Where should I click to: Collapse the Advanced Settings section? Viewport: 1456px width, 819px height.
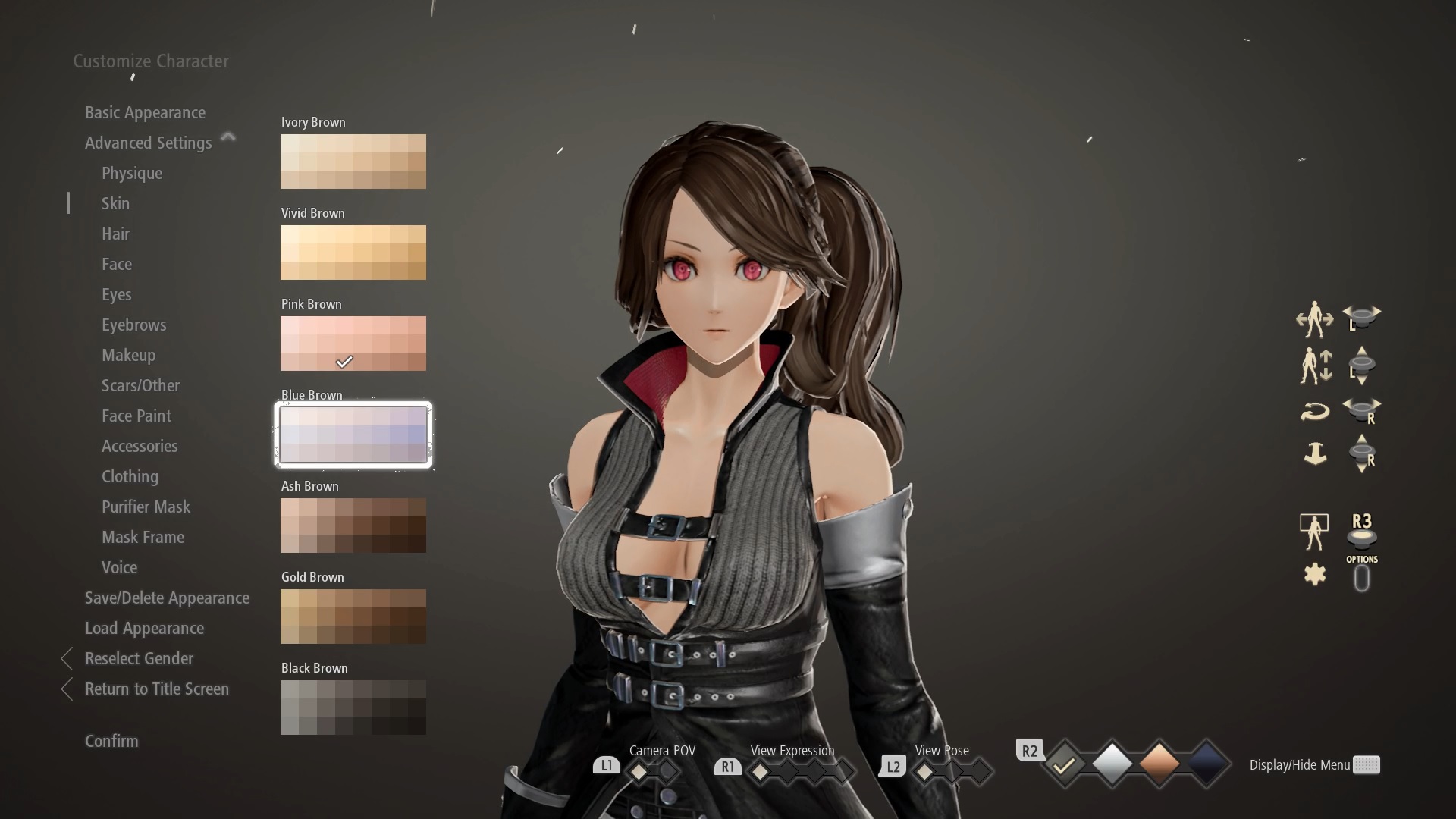[227, 137]
